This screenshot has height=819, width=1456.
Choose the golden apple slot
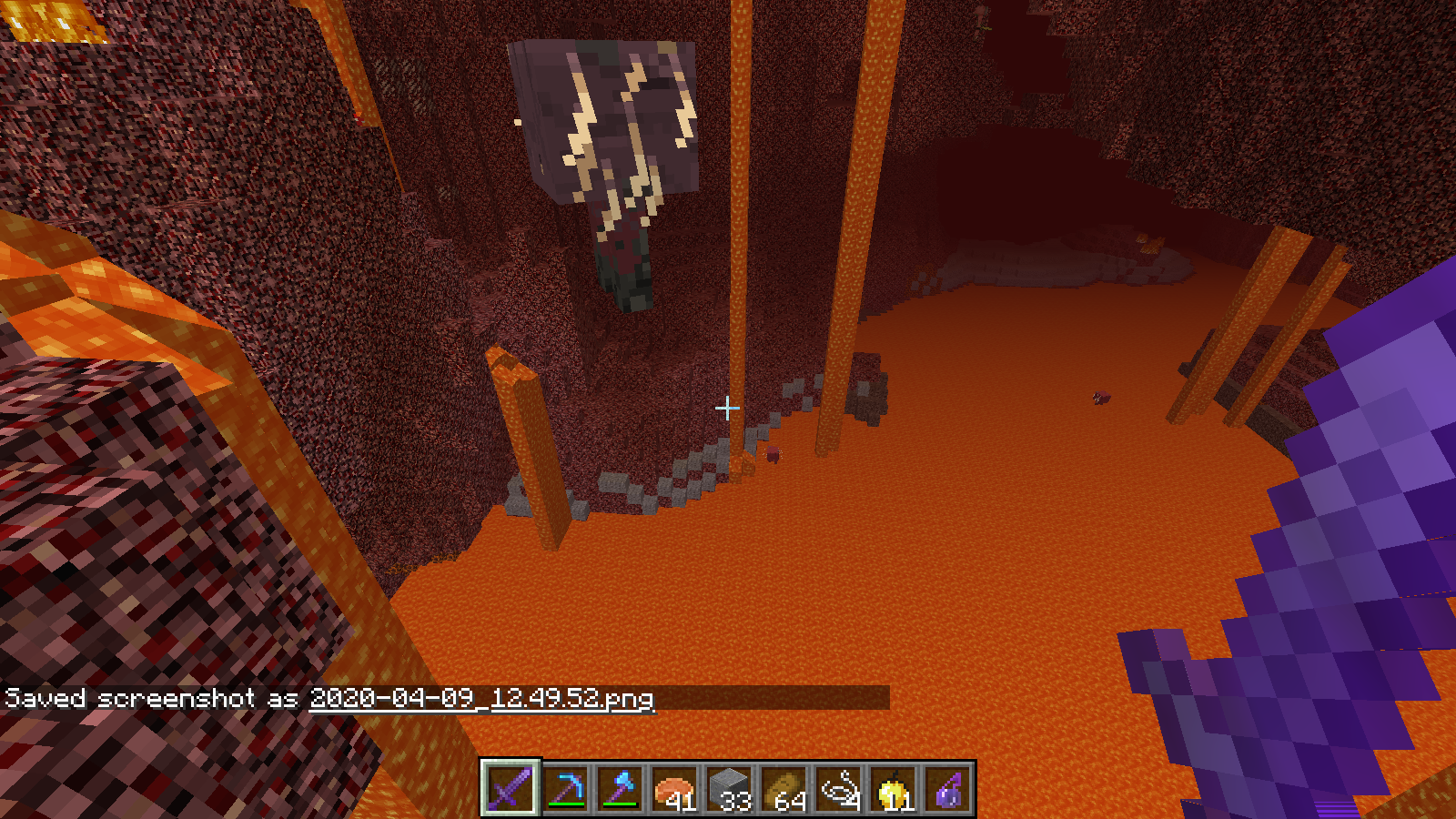(893, 788)
